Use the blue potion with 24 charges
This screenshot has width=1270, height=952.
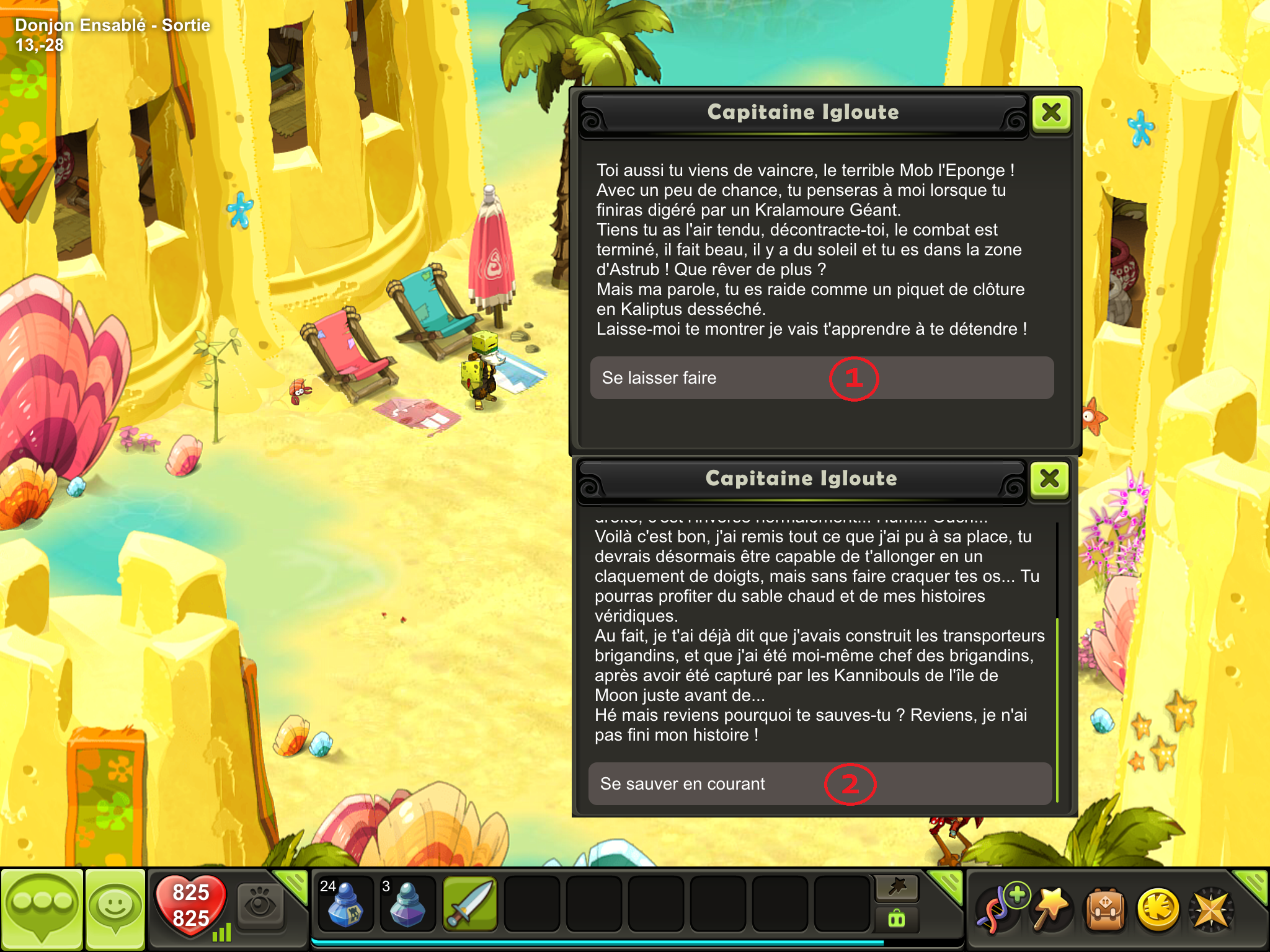345,904
